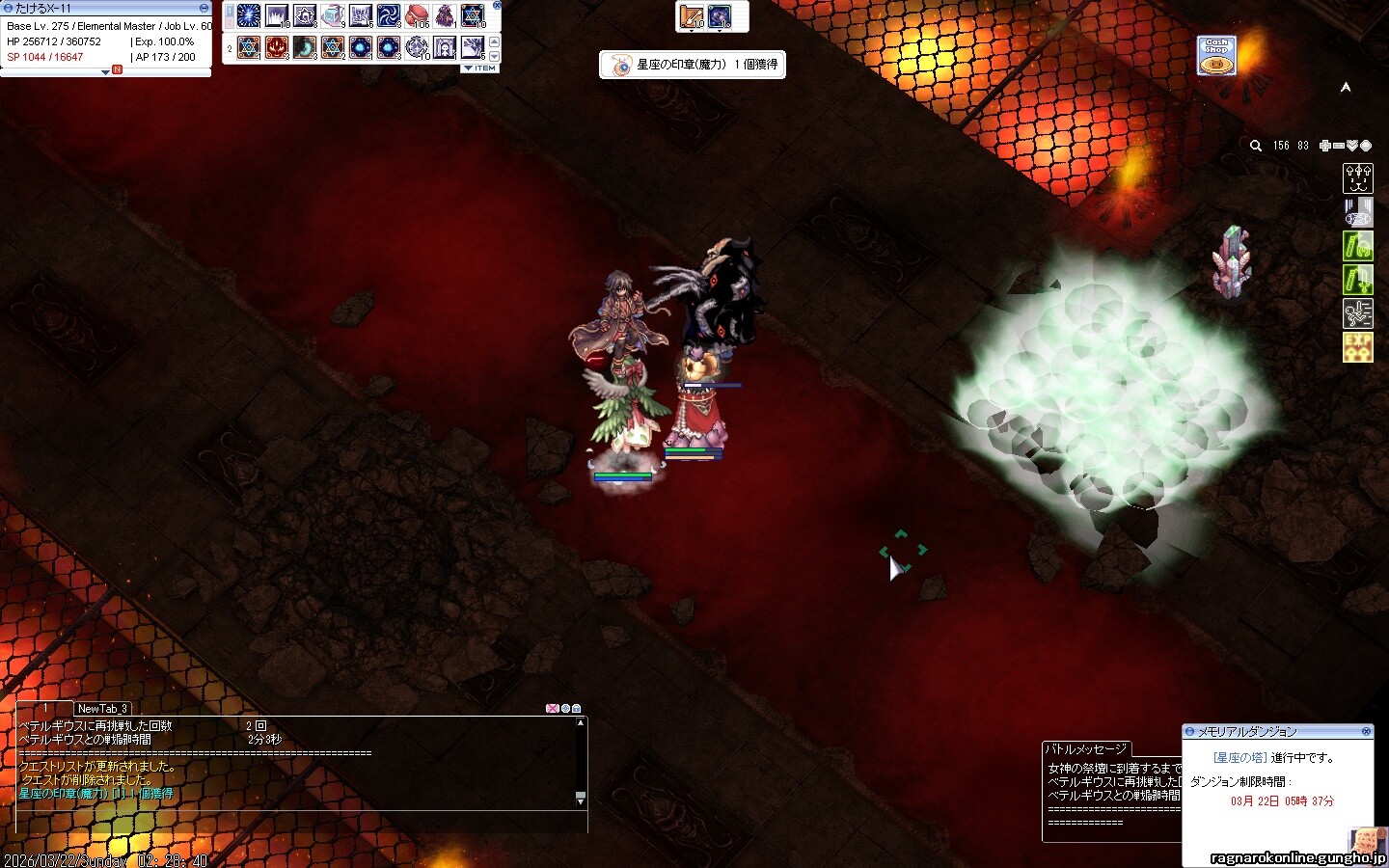Activate the crescent moon skill icon
The height and width of the screenshot is (868, 1389).
coord(305,46)
